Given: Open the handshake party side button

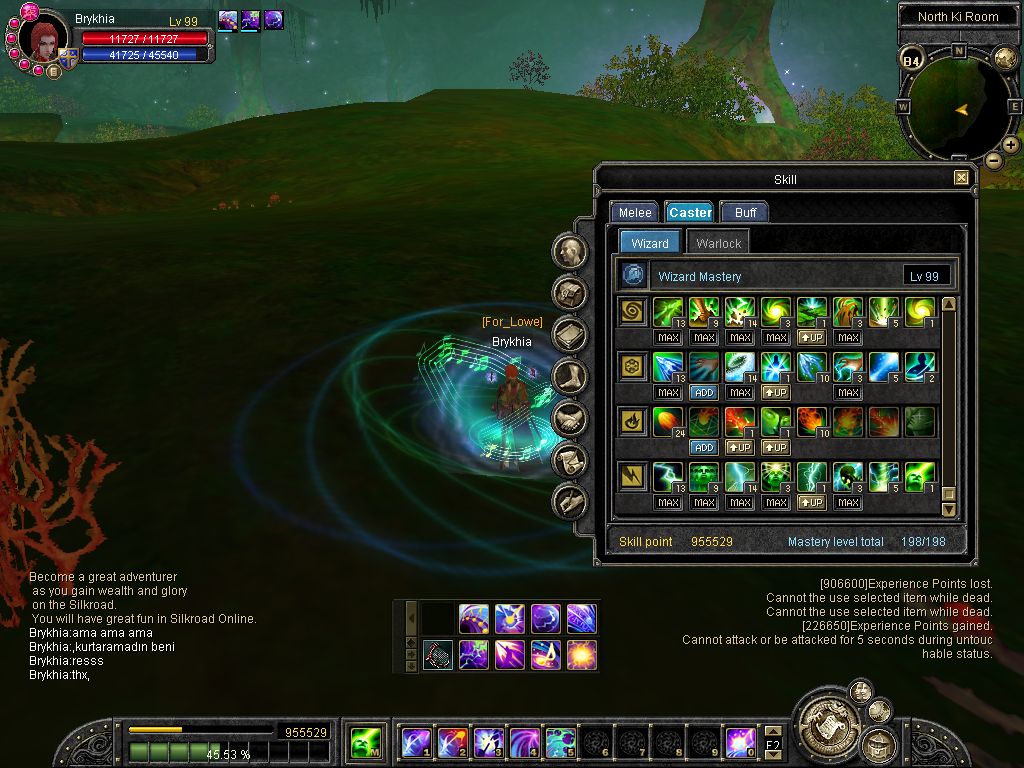Looking at the screenshot, I should tap(570, 418).
